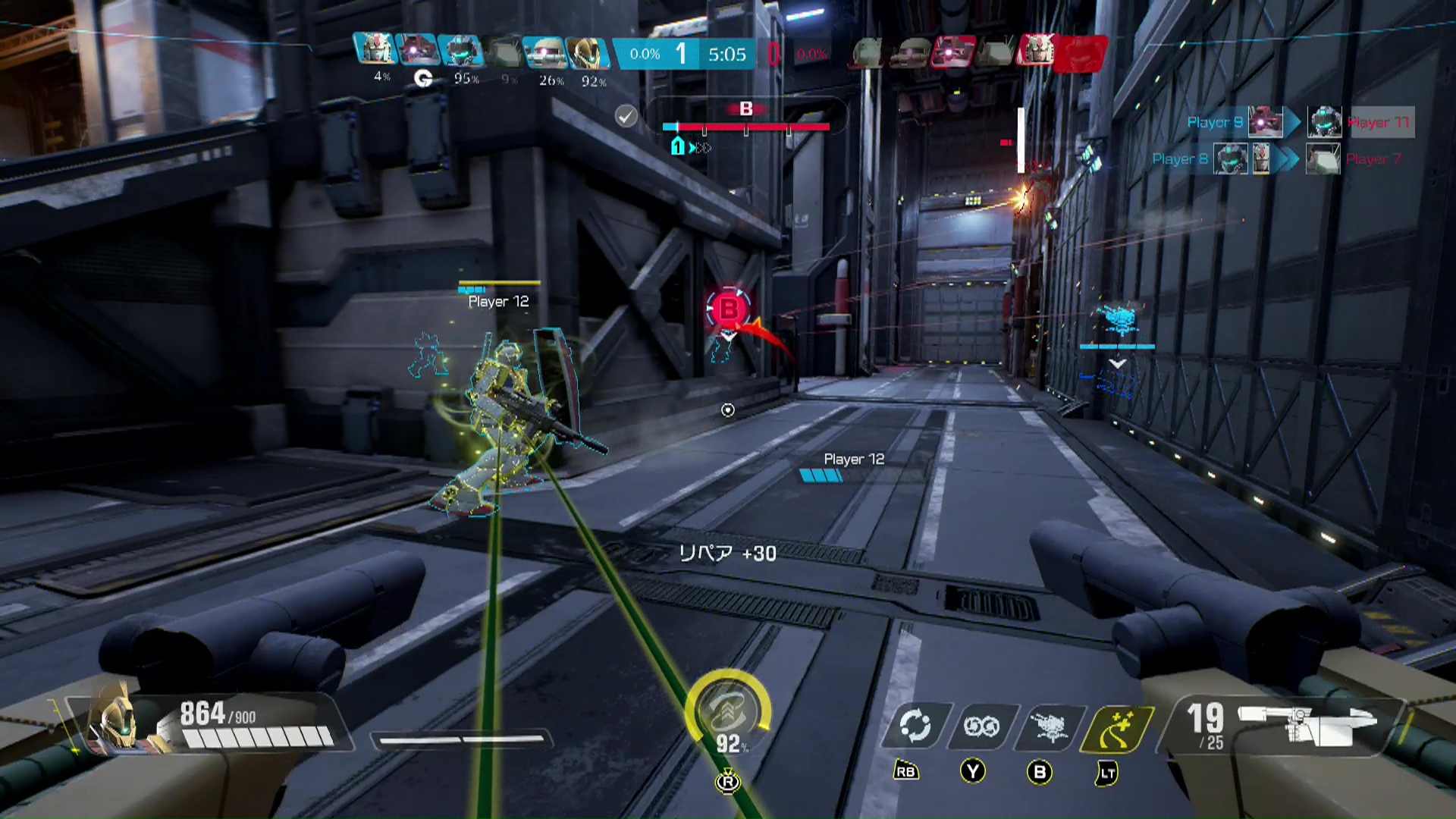Click the Player 12 ally name tag

point(498,301)
